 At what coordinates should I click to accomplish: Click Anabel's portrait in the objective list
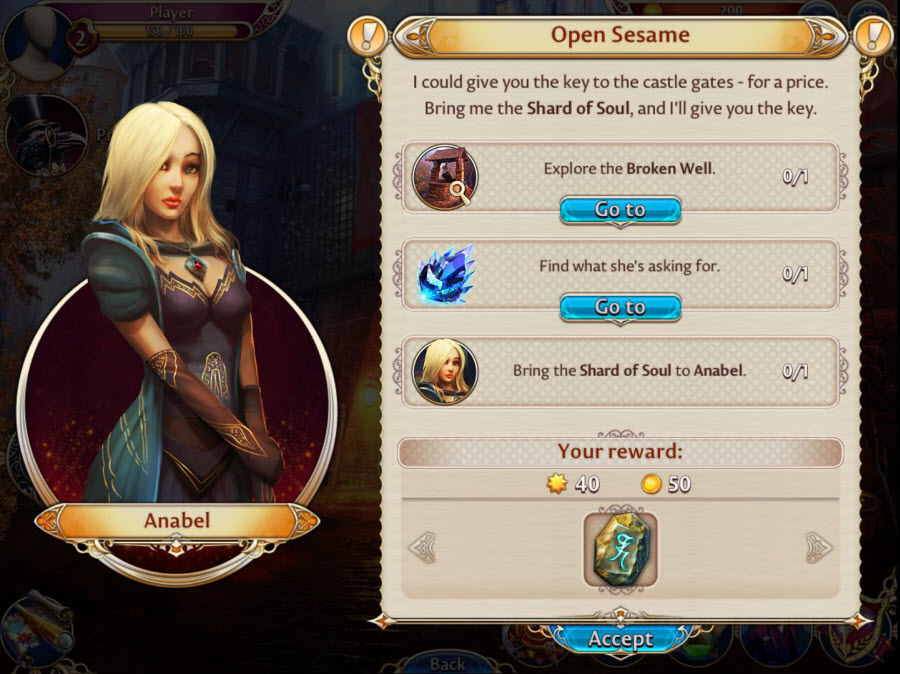coord(445,371)
